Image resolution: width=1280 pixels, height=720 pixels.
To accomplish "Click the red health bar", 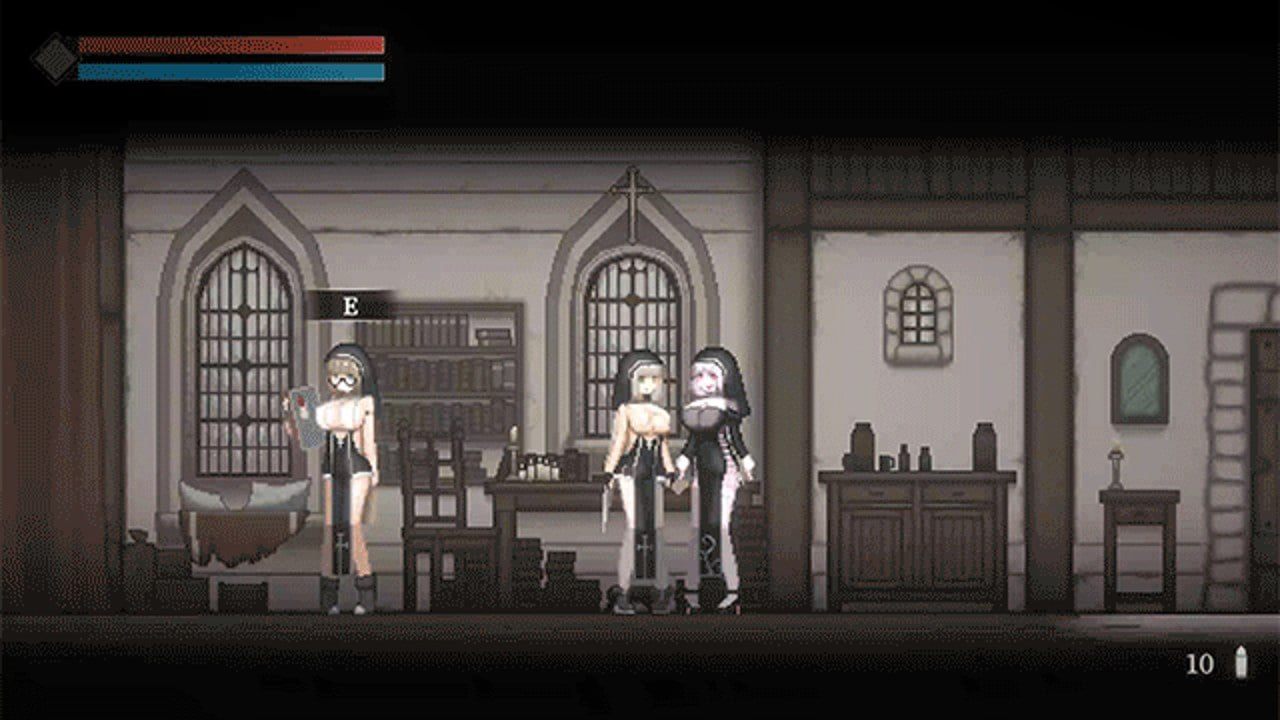I will pos(230,45).
